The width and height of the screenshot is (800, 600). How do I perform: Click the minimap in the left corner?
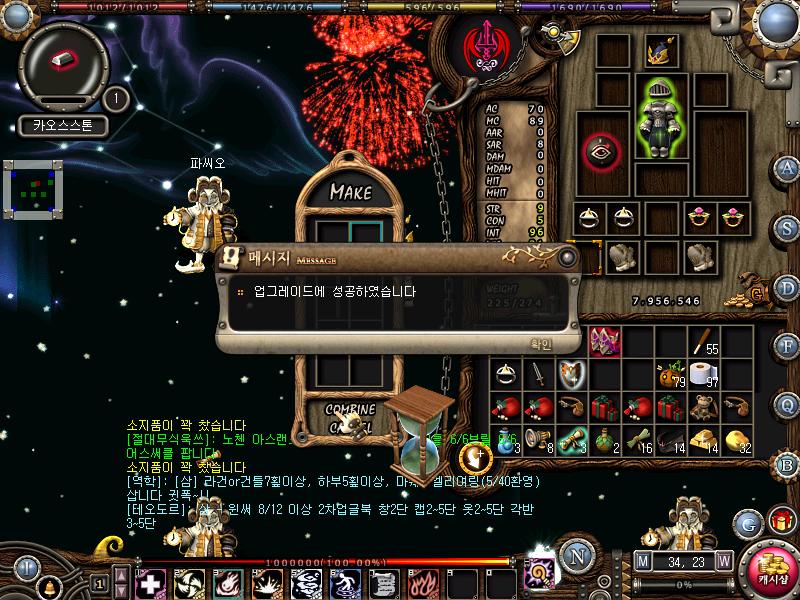pos(32,189)
